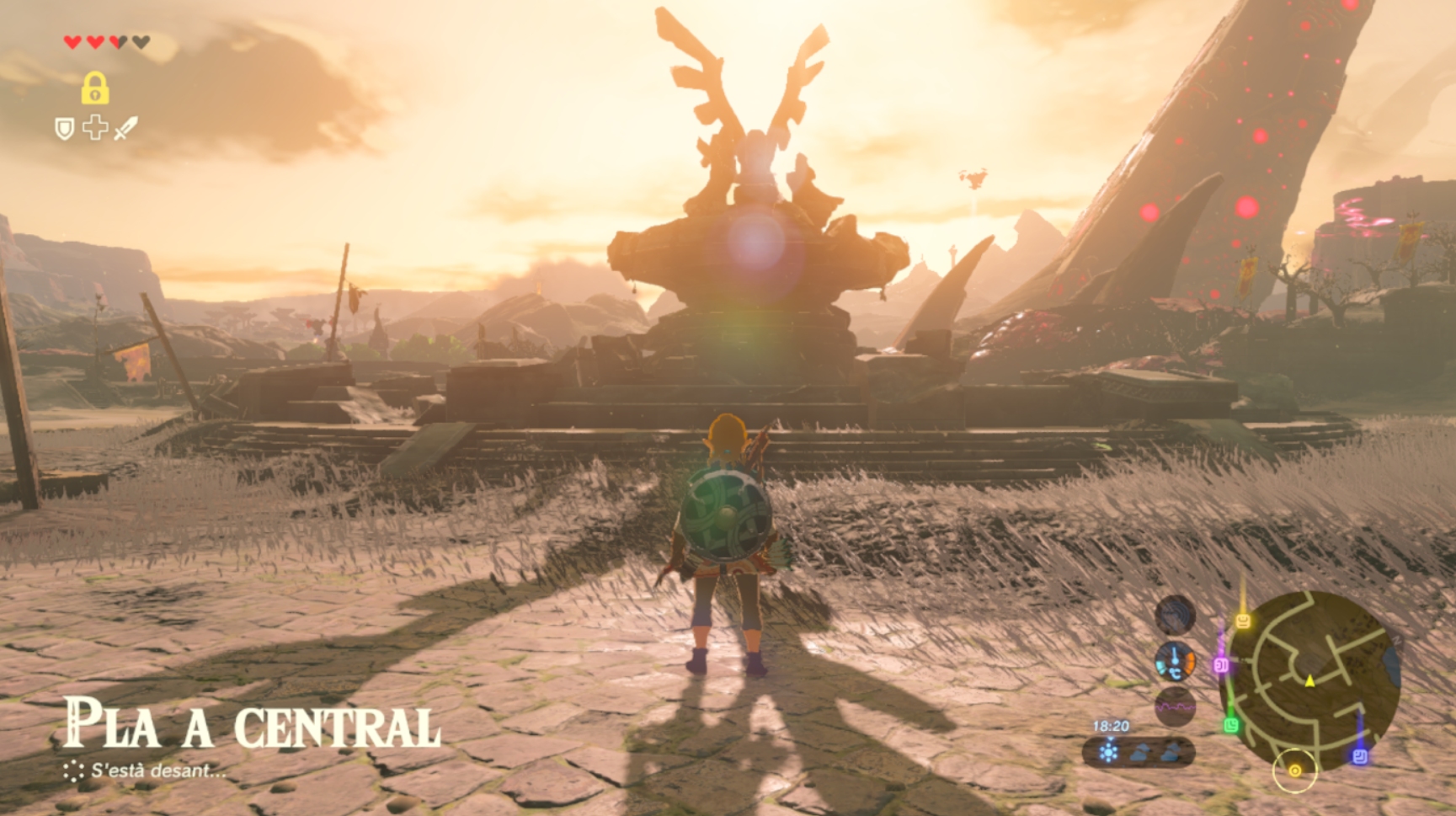Screen dimensions: 1456x816
Task: Open the sword quick-select icon
Action: pyautogui.click(x=125, y=129)
